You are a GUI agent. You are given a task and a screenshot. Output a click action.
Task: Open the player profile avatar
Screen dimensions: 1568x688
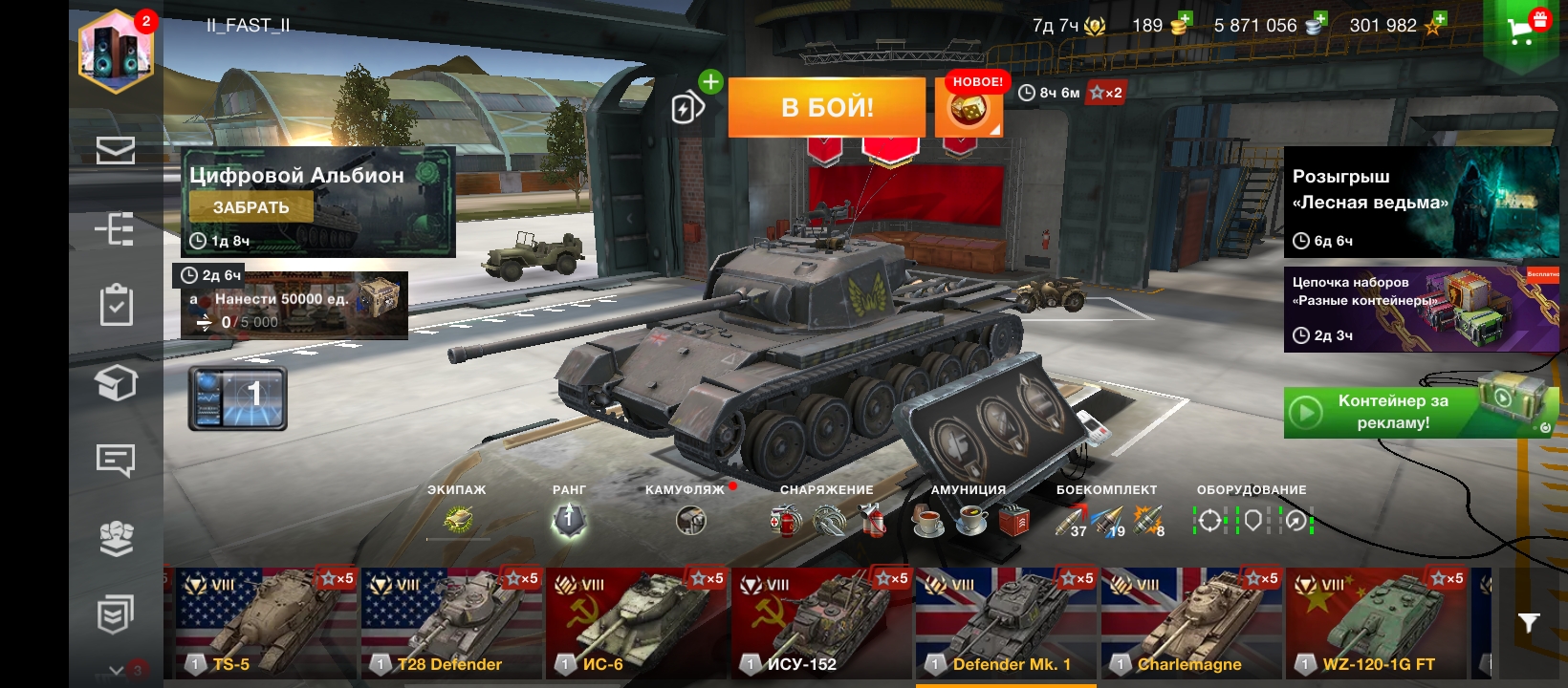[x=116, y=51]
